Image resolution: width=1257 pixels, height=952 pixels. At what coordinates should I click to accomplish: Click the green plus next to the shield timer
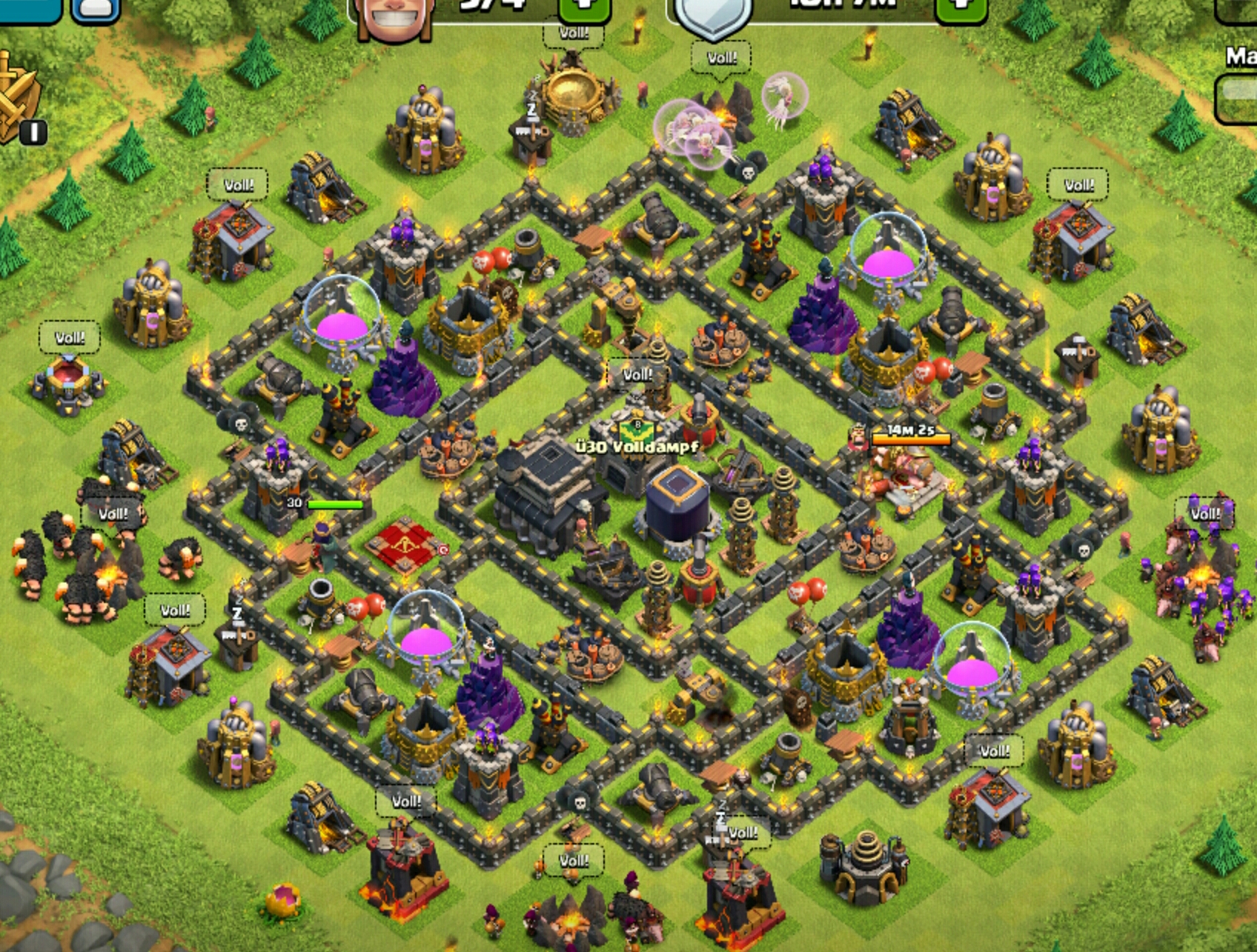961,9
